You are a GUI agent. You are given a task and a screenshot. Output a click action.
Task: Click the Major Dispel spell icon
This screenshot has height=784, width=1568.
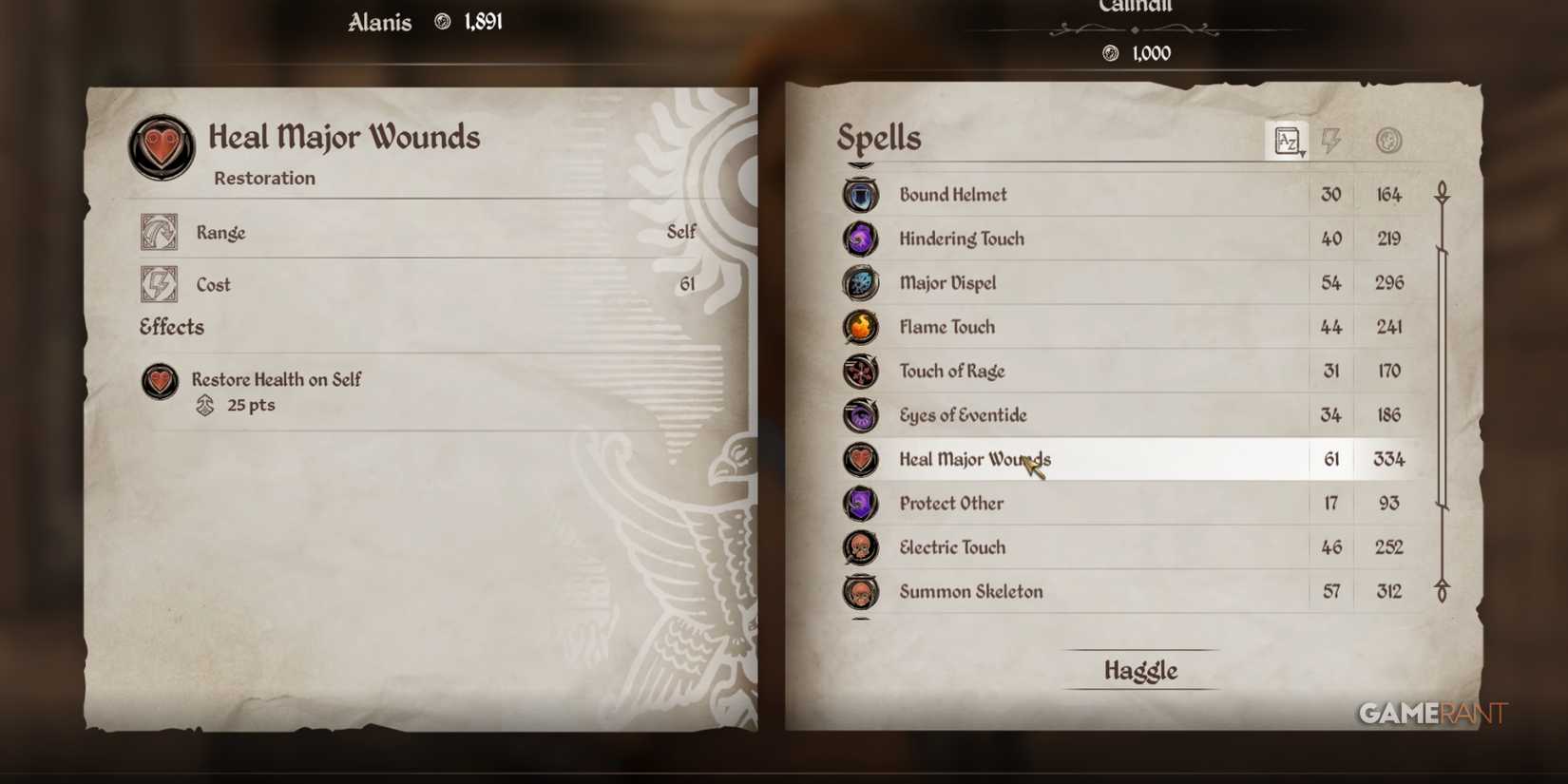[860, 282]
